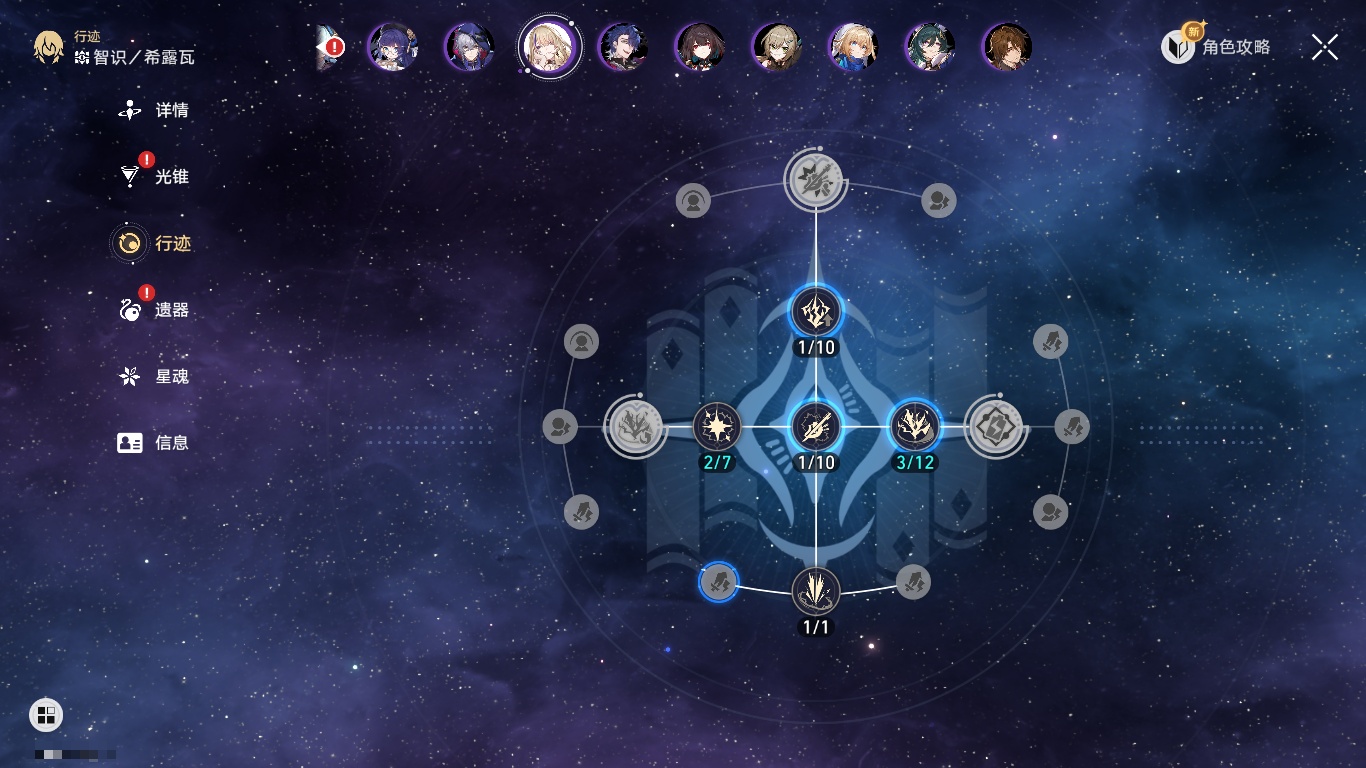Select the trace node showing 3/12
Image resolution: width=1366 pixels, height=768 pixels.
coord(914,428)
